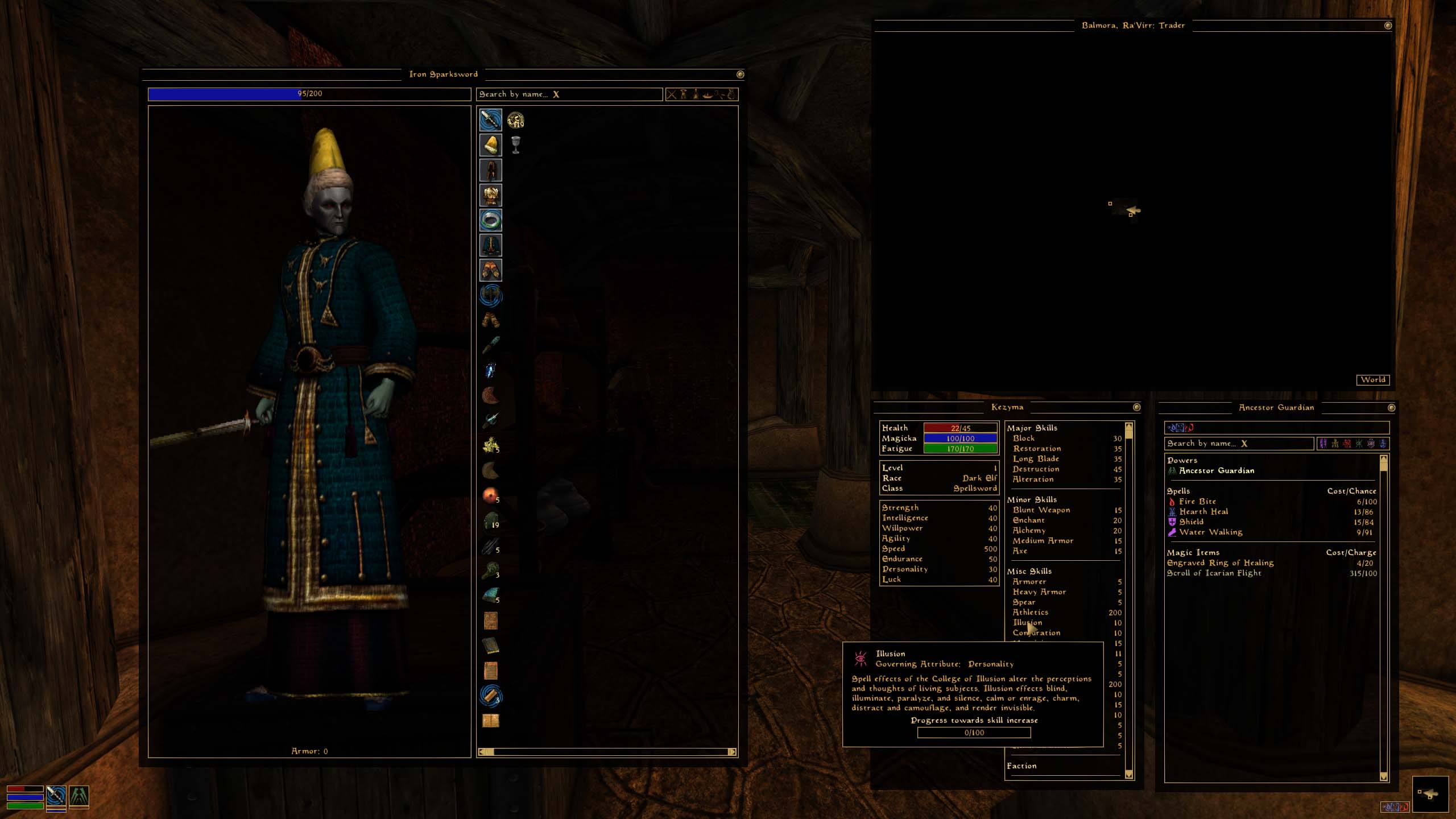Pin the Kezyma stats window
This screenshot has width=1456, height=819.
pyautogui.click(x=1136, y=407)
